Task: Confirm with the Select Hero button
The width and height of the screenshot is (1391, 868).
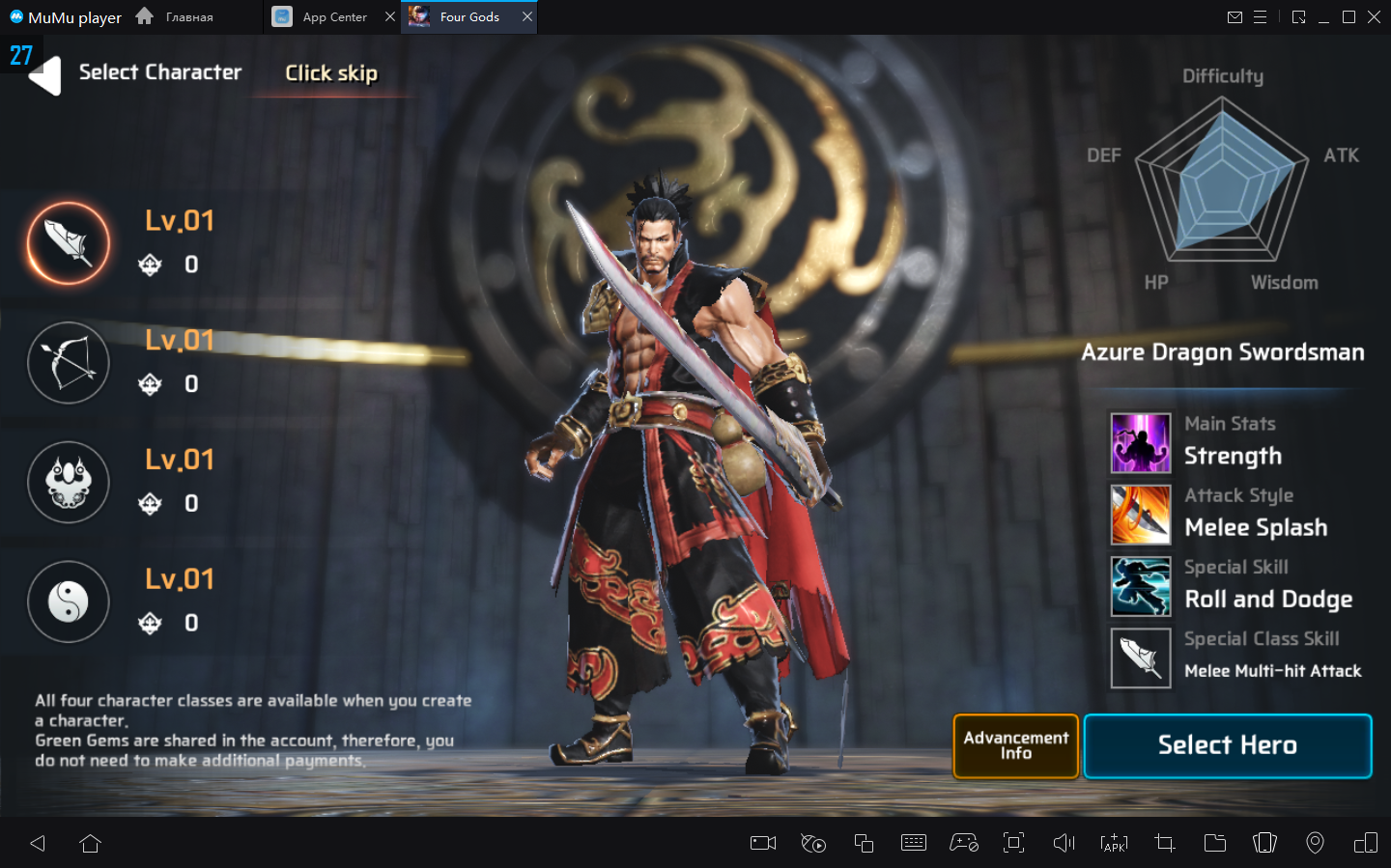Action: tap(1227, 745)
